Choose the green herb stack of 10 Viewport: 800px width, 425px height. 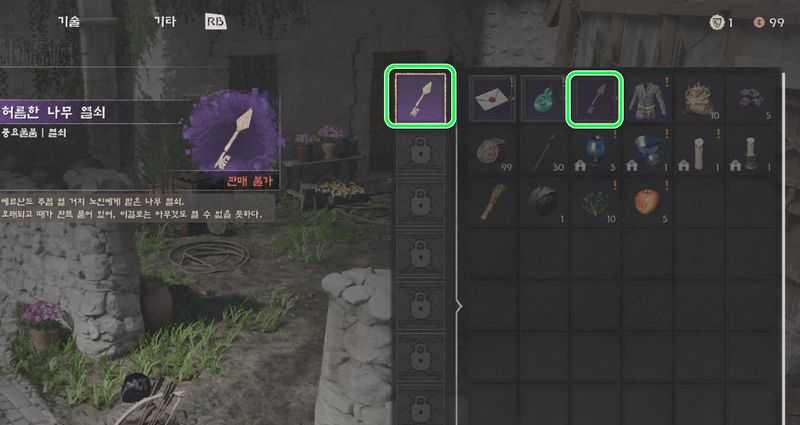coord(597,203)
